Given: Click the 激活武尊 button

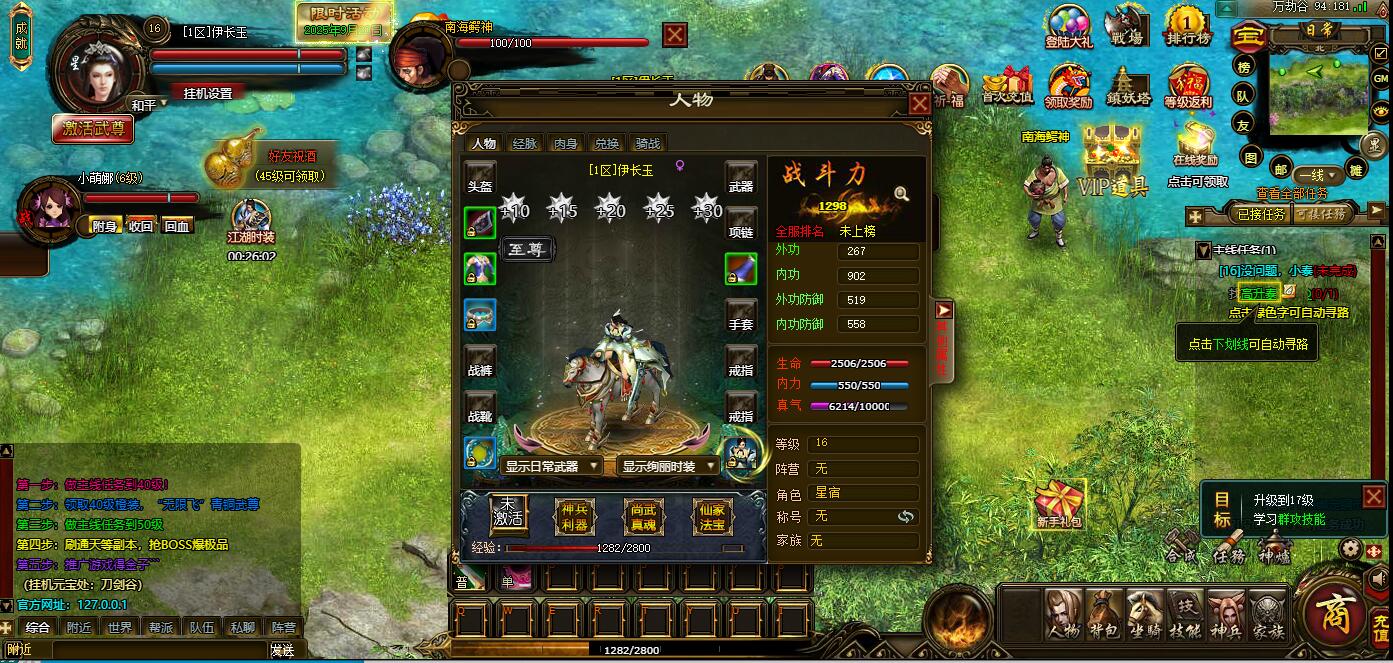Looking at the screenshot, I should (93, 128).
